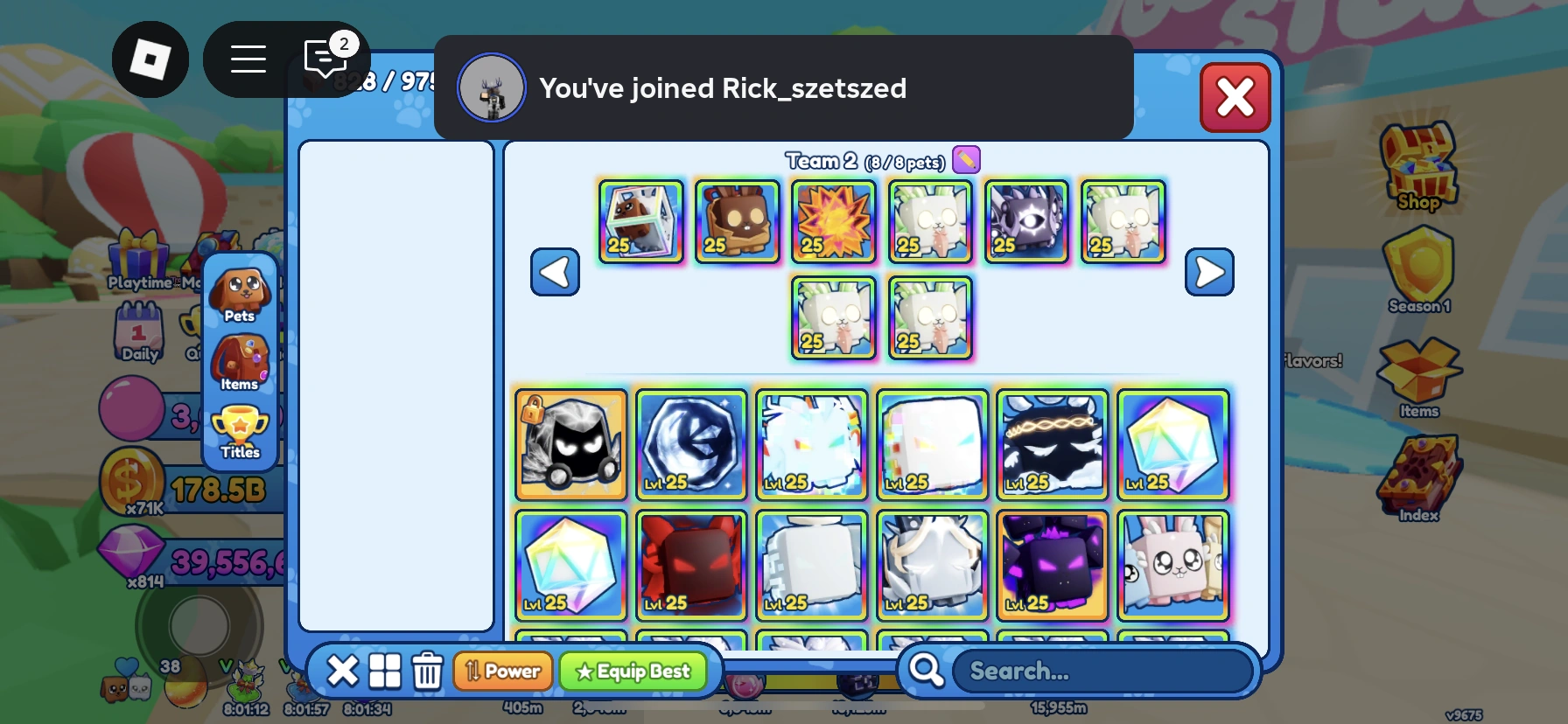
Task: Sort pets with the Power button
Action: click(x=503, y=671)
